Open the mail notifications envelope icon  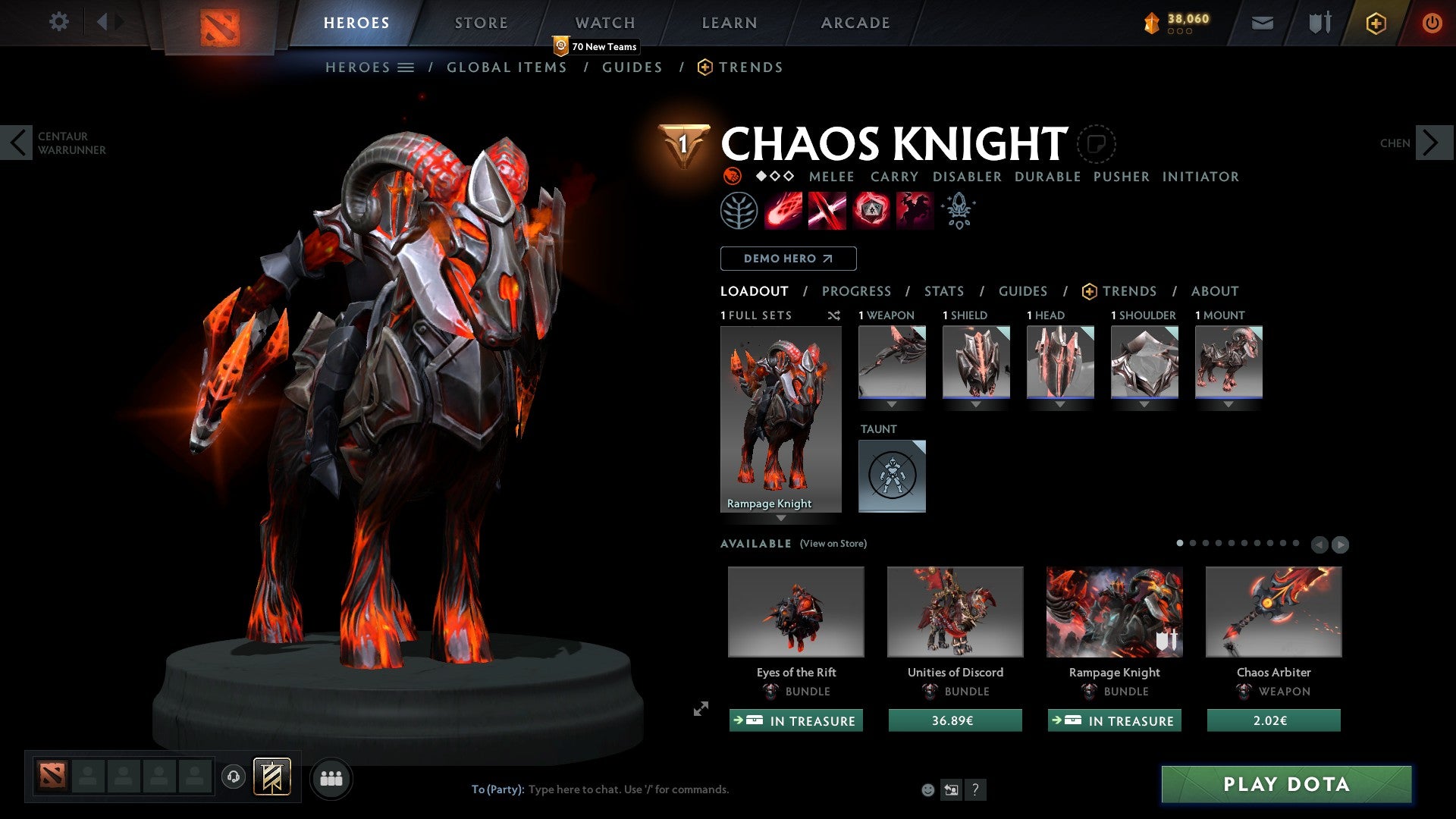1263,22
